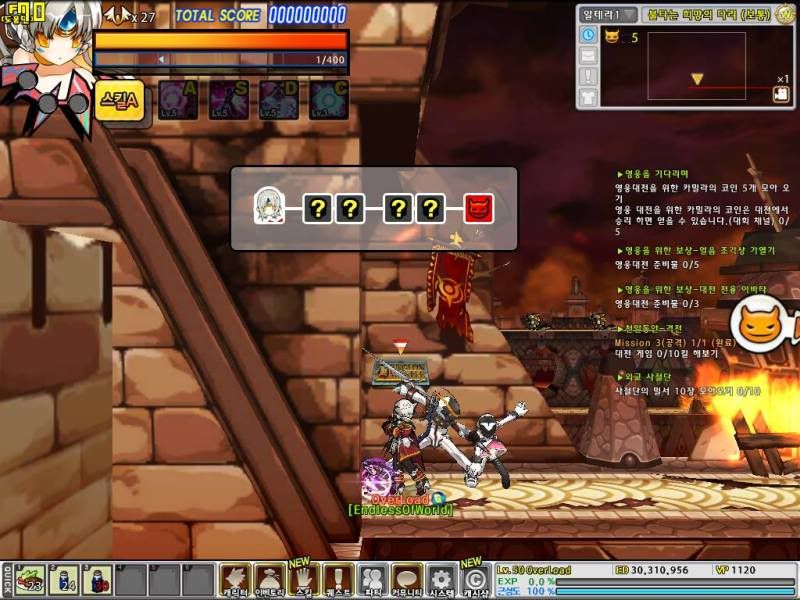The height and width of the screenshot is (600, 800).
Task: Use the quick slot item with count 23
Action: 29,579
